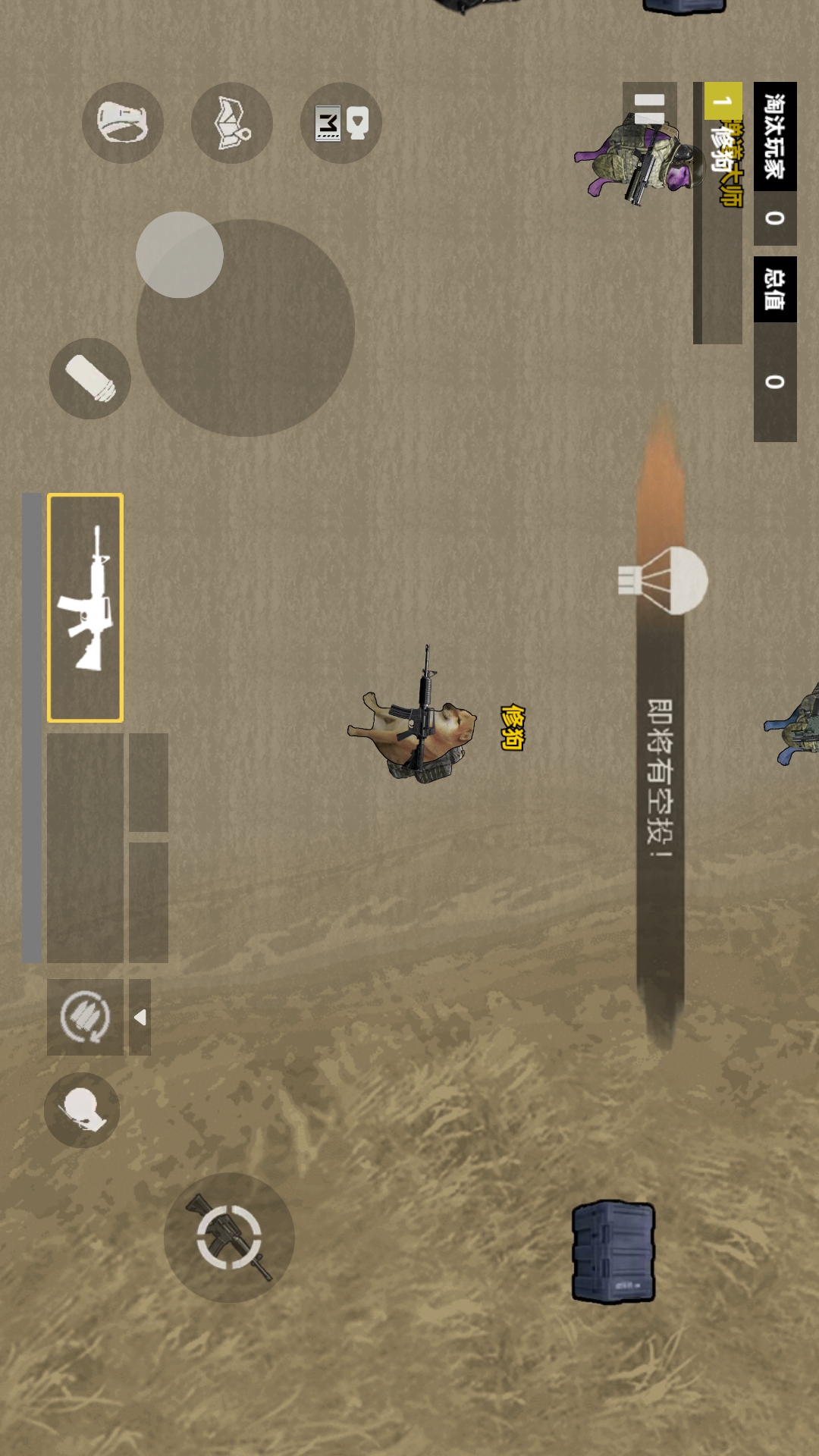Open the body armor vest icon
Screen dimensions: 819x1456
pyautogui.click(x=232, y=123)
